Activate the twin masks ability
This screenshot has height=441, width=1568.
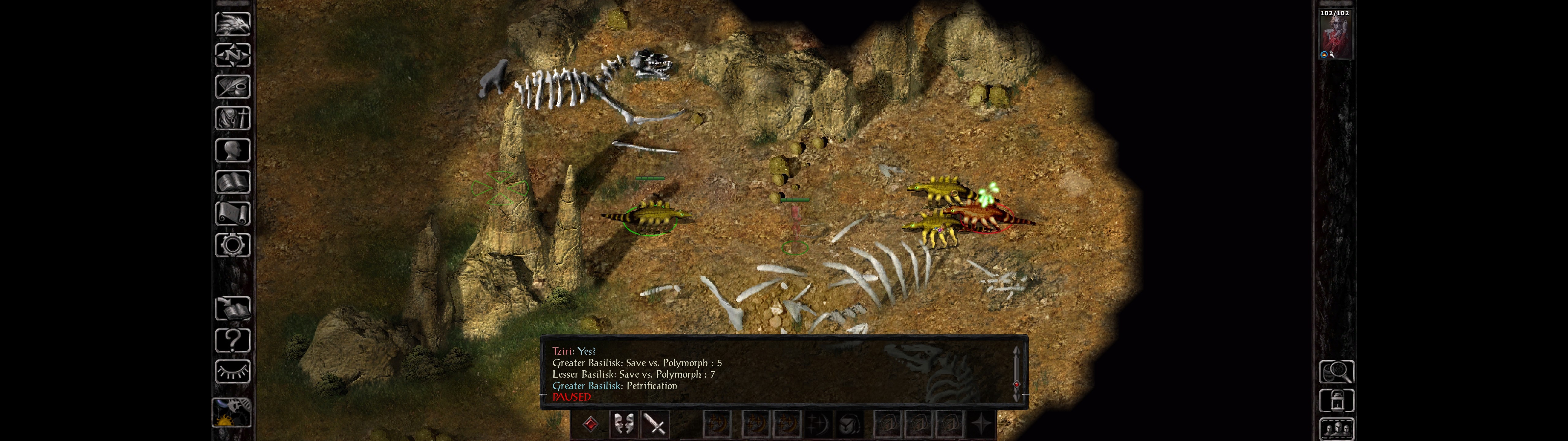point(623,424)
